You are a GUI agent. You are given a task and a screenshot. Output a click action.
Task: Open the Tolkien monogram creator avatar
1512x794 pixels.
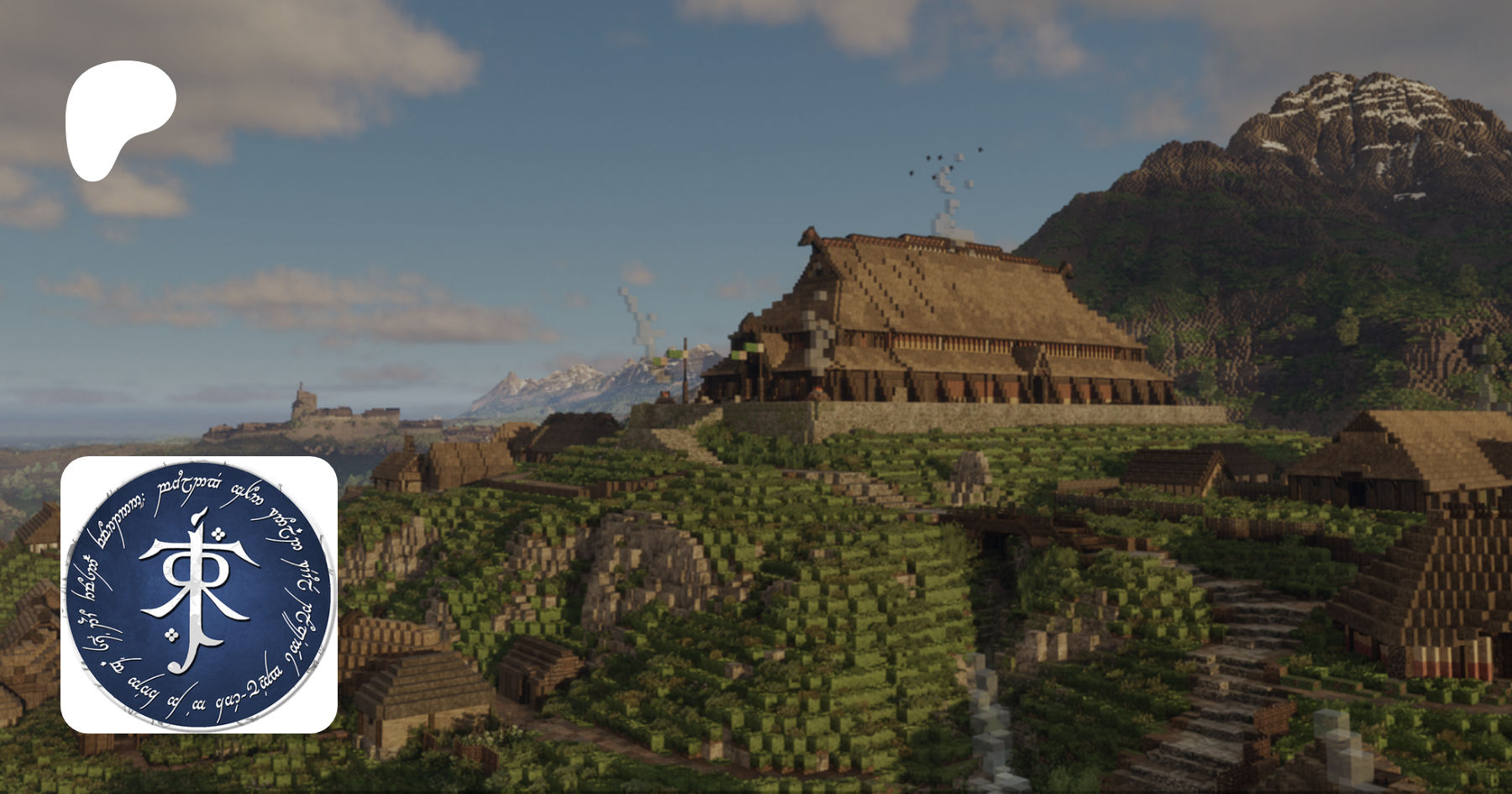tap(199, 594)
